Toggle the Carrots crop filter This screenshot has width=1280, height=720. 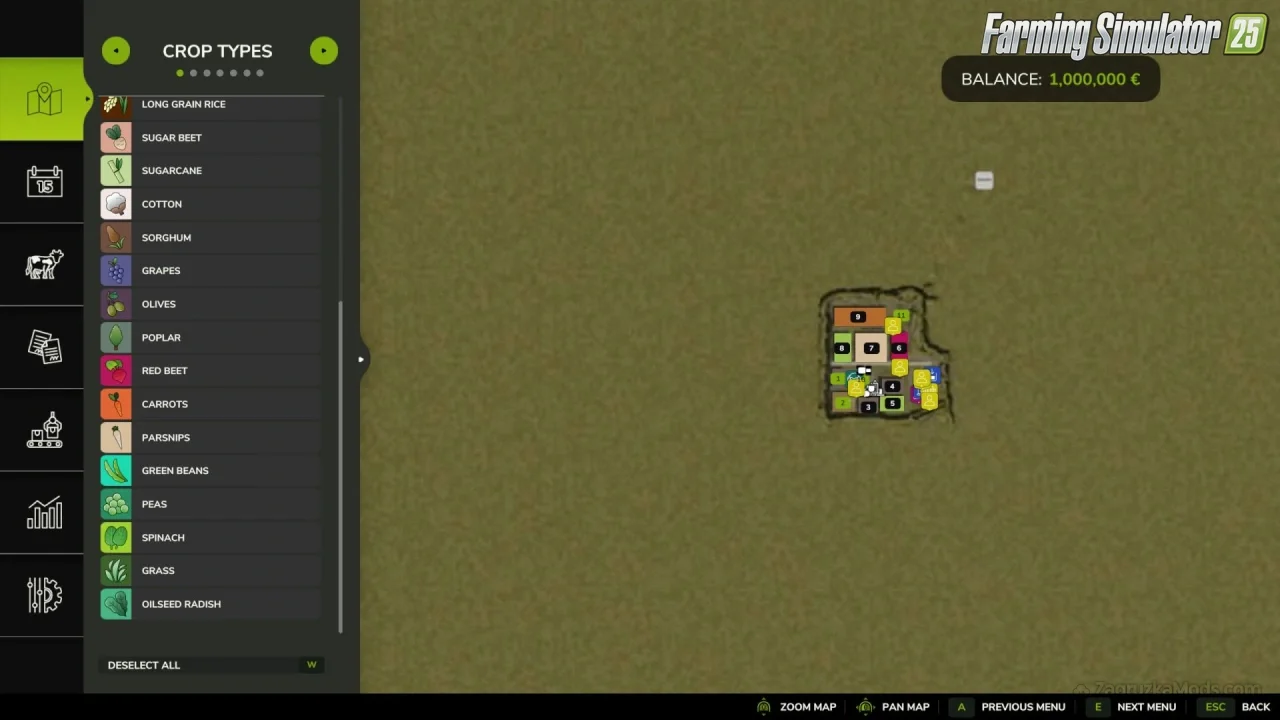click(x=210, y=404)
